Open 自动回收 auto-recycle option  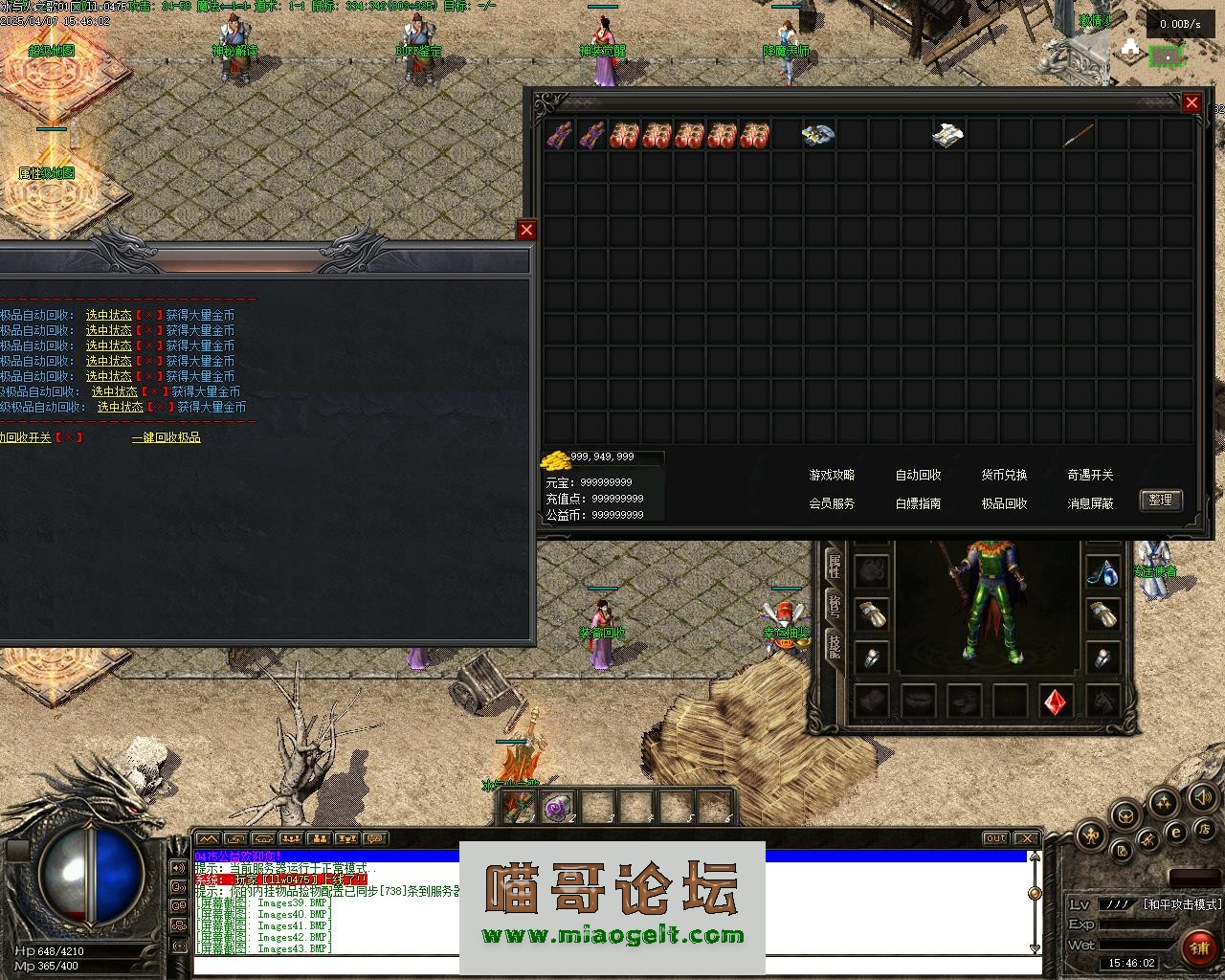click(918, 475)
